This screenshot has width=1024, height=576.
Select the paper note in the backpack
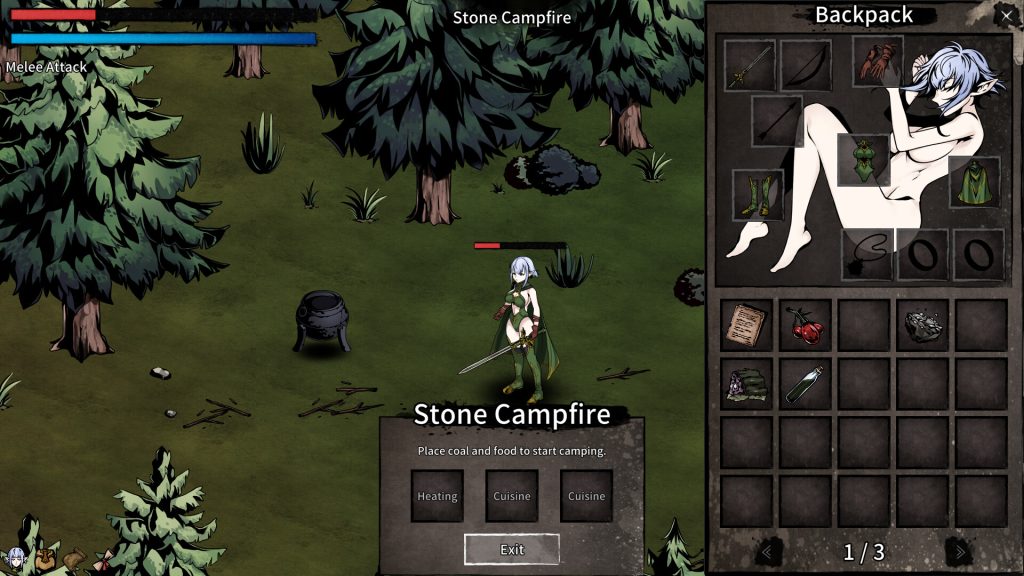(746, 325)
